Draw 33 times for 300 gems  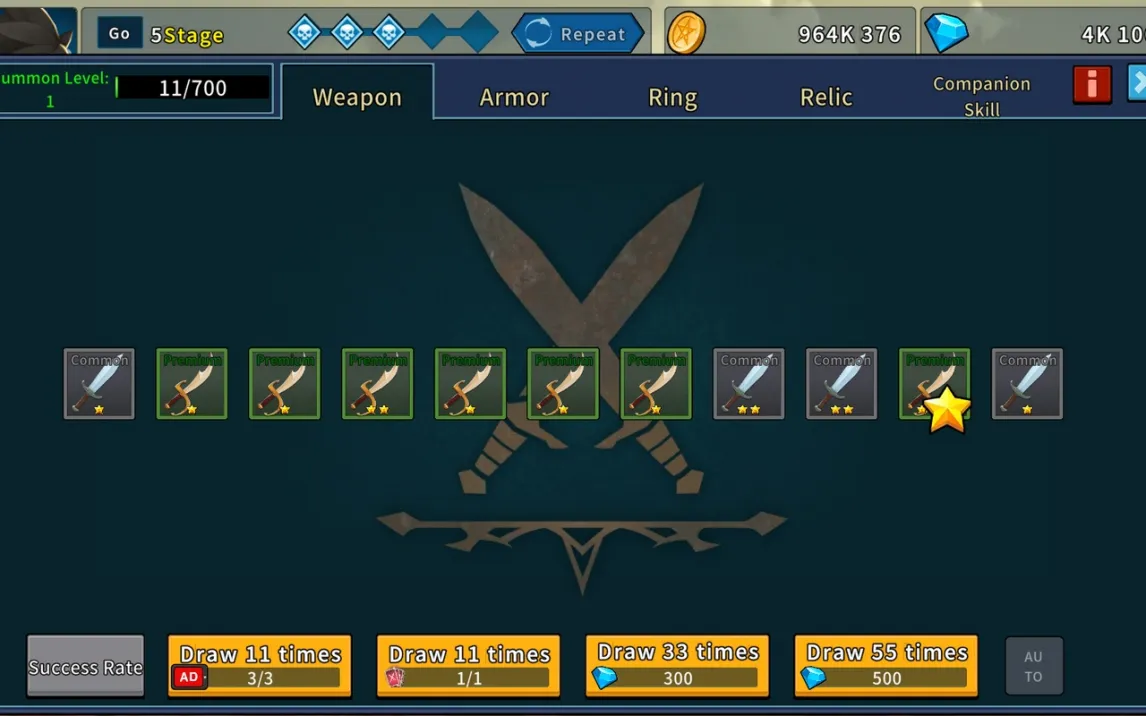pyautogui.click(x=677, y=665)
